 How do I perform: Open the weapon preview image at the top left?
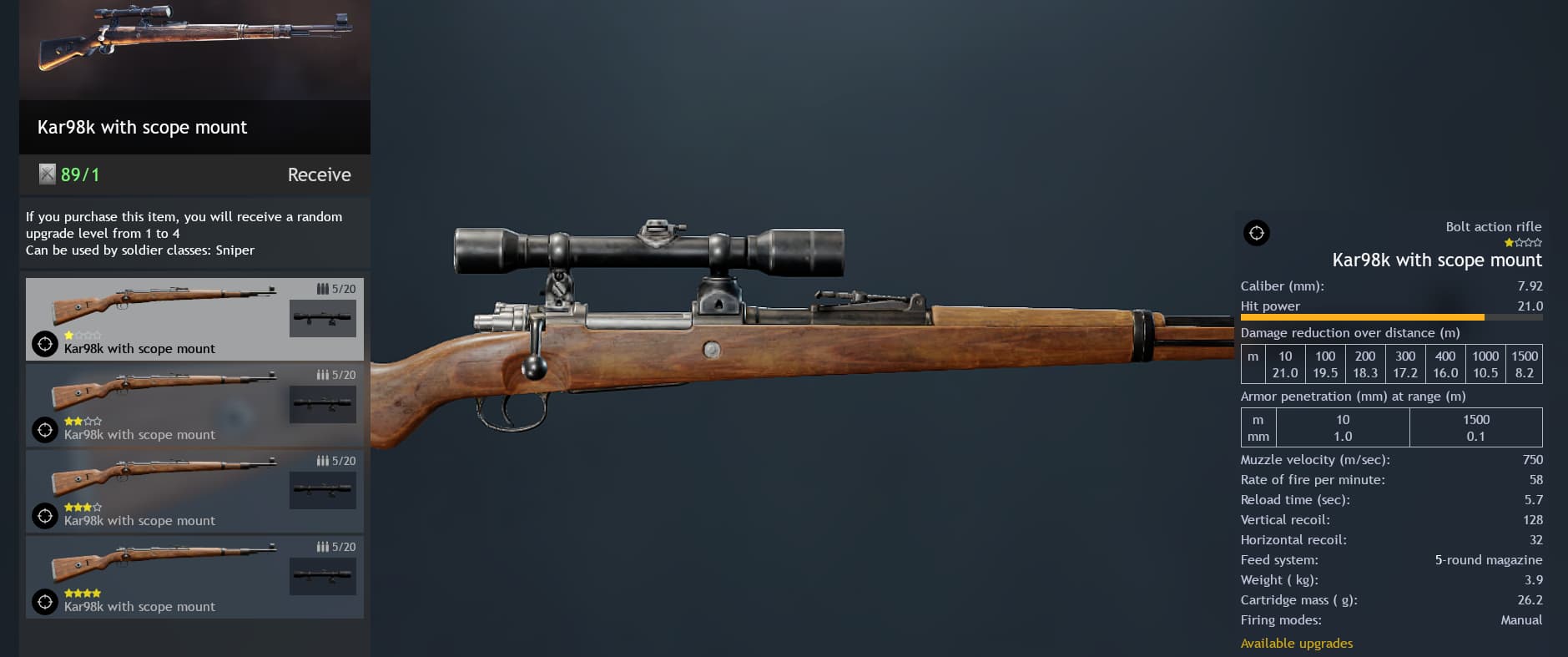pyautogui.click(x=194, y=50)
